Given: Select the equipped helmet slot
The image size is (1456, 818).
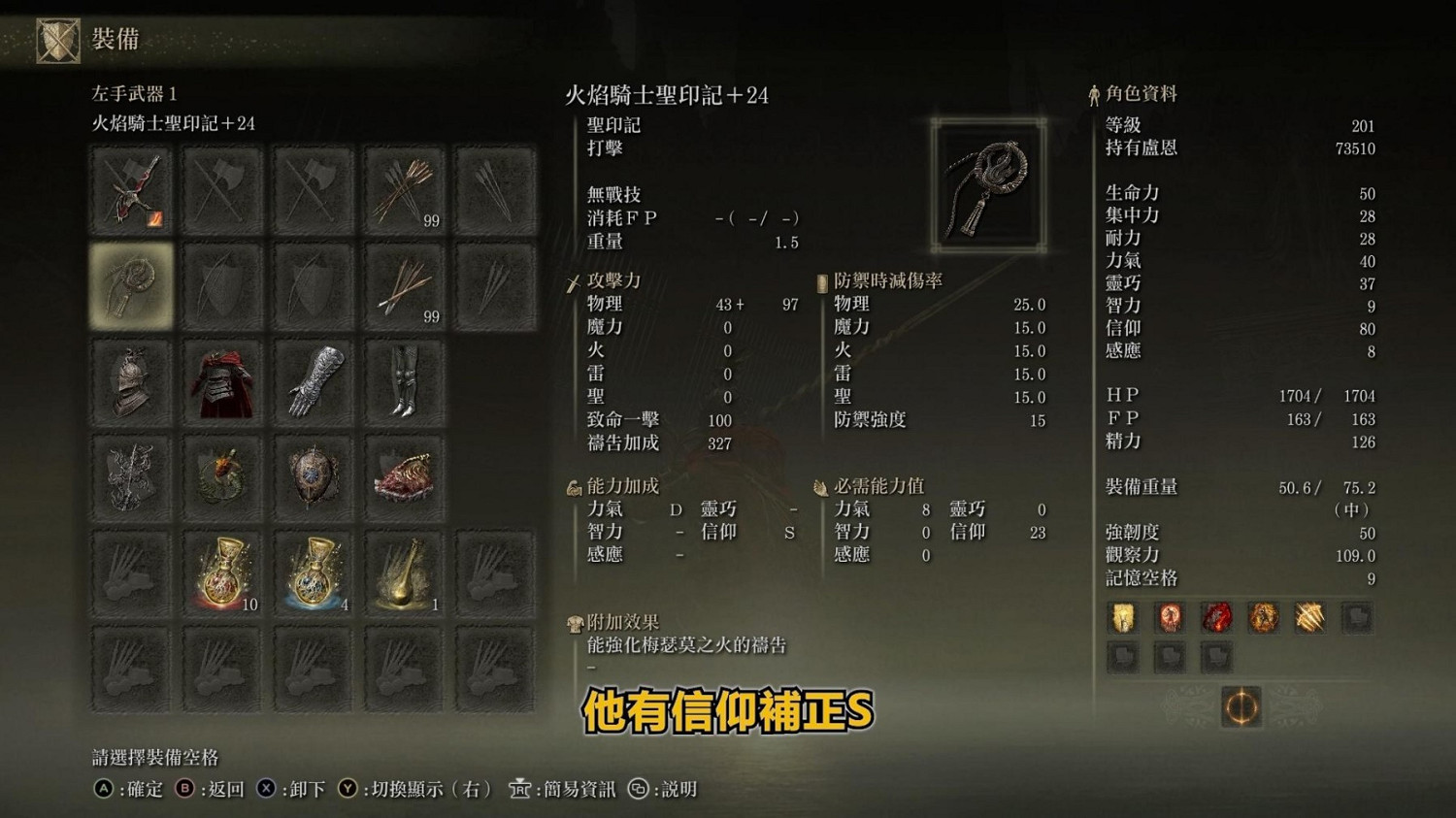Looking at the screenshot, I should 132,380.
